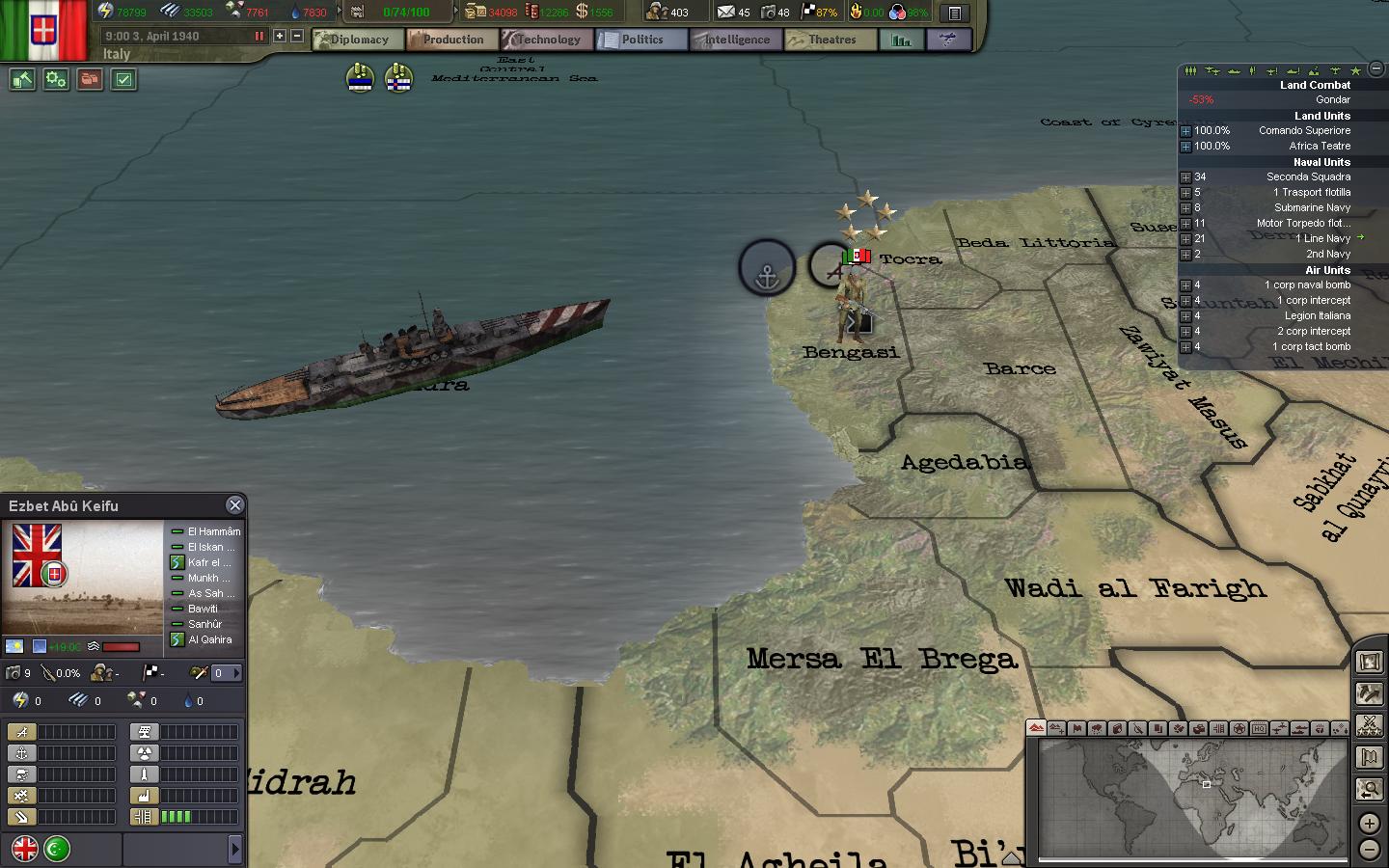Screen dimensions: 1389x868
Task: Select the Submarine Navy unit entry
Action: click(x=1312, y=207)
